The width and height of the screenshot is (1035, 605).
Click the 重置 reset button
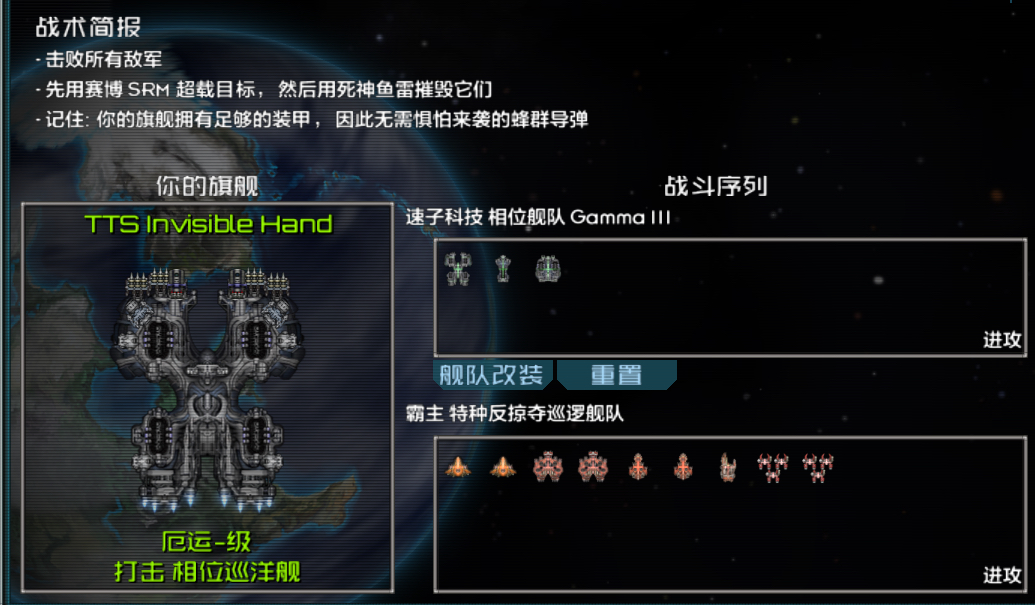[616, 375]
